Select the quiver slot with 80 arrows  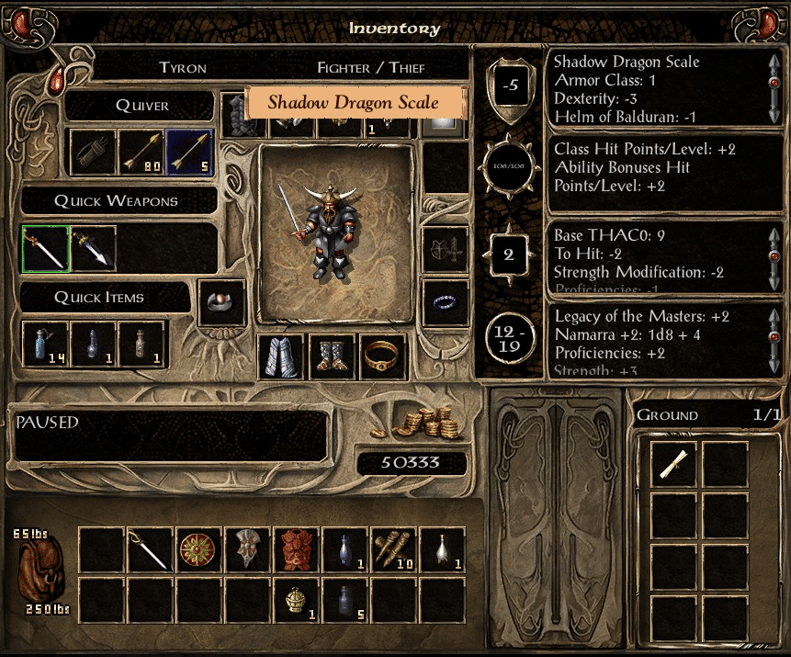[x=142, y=151]
